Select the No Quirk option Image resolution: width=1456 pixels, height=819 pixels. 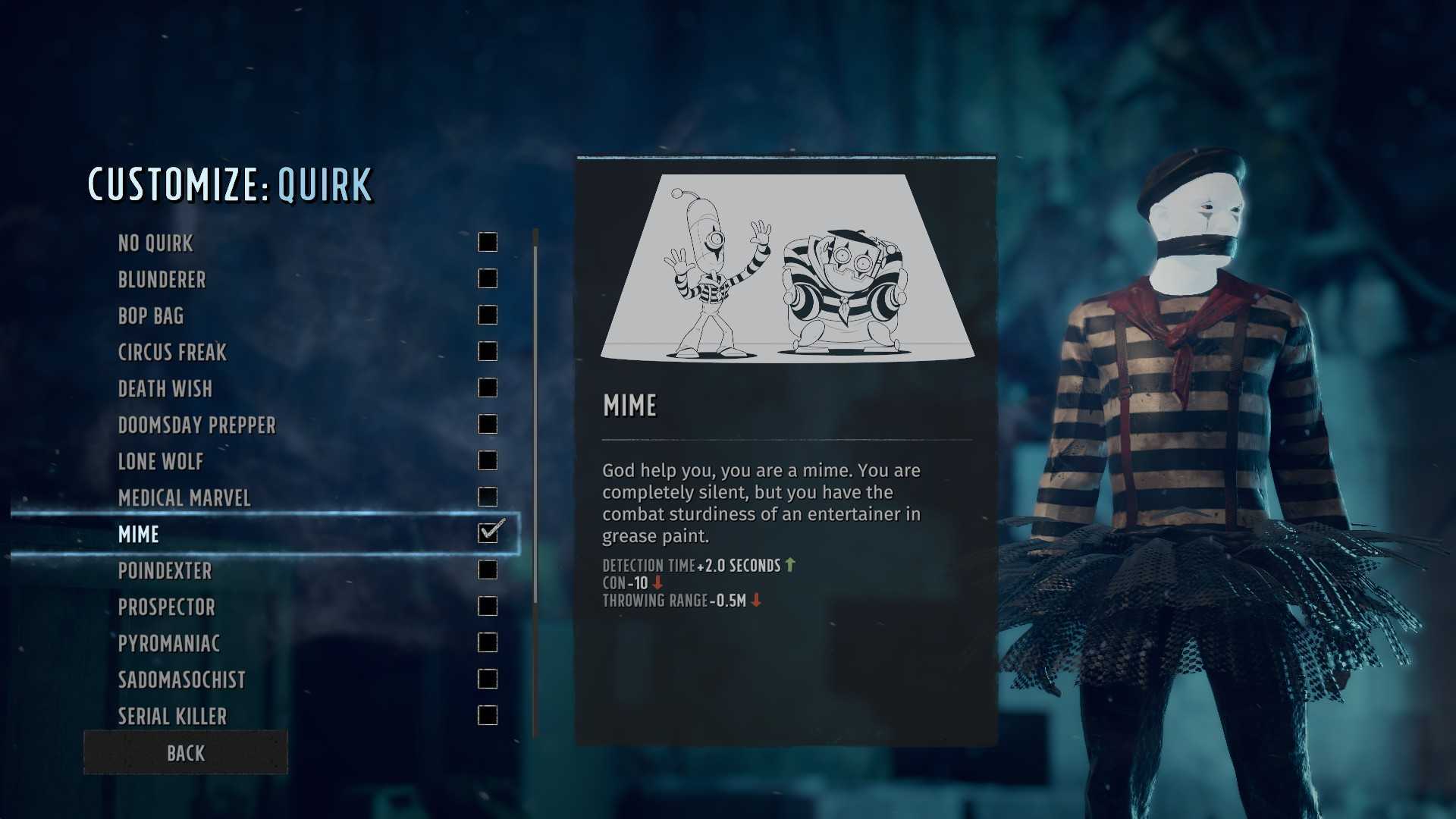click(x=156, y=243)
